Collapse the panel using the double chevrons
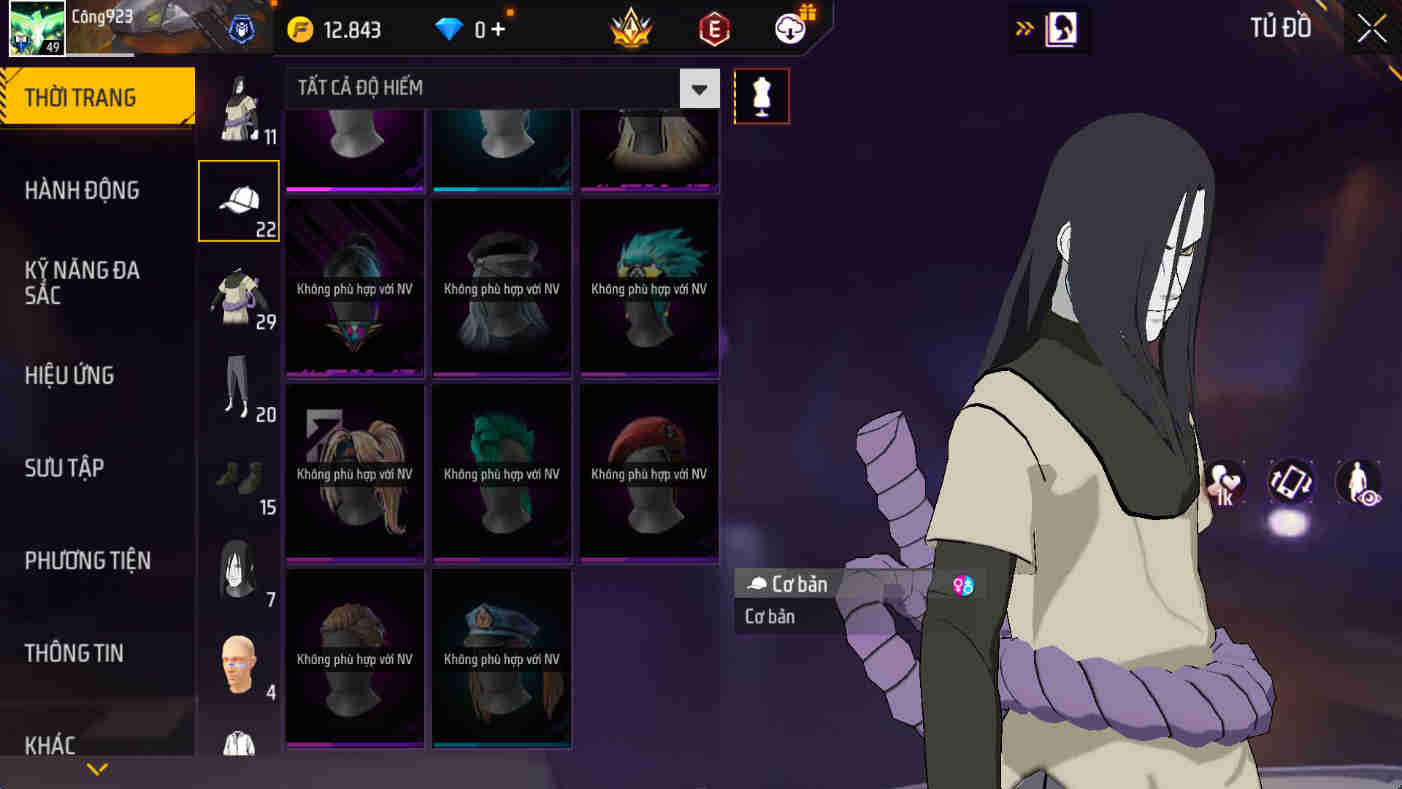 point(1023,29)
